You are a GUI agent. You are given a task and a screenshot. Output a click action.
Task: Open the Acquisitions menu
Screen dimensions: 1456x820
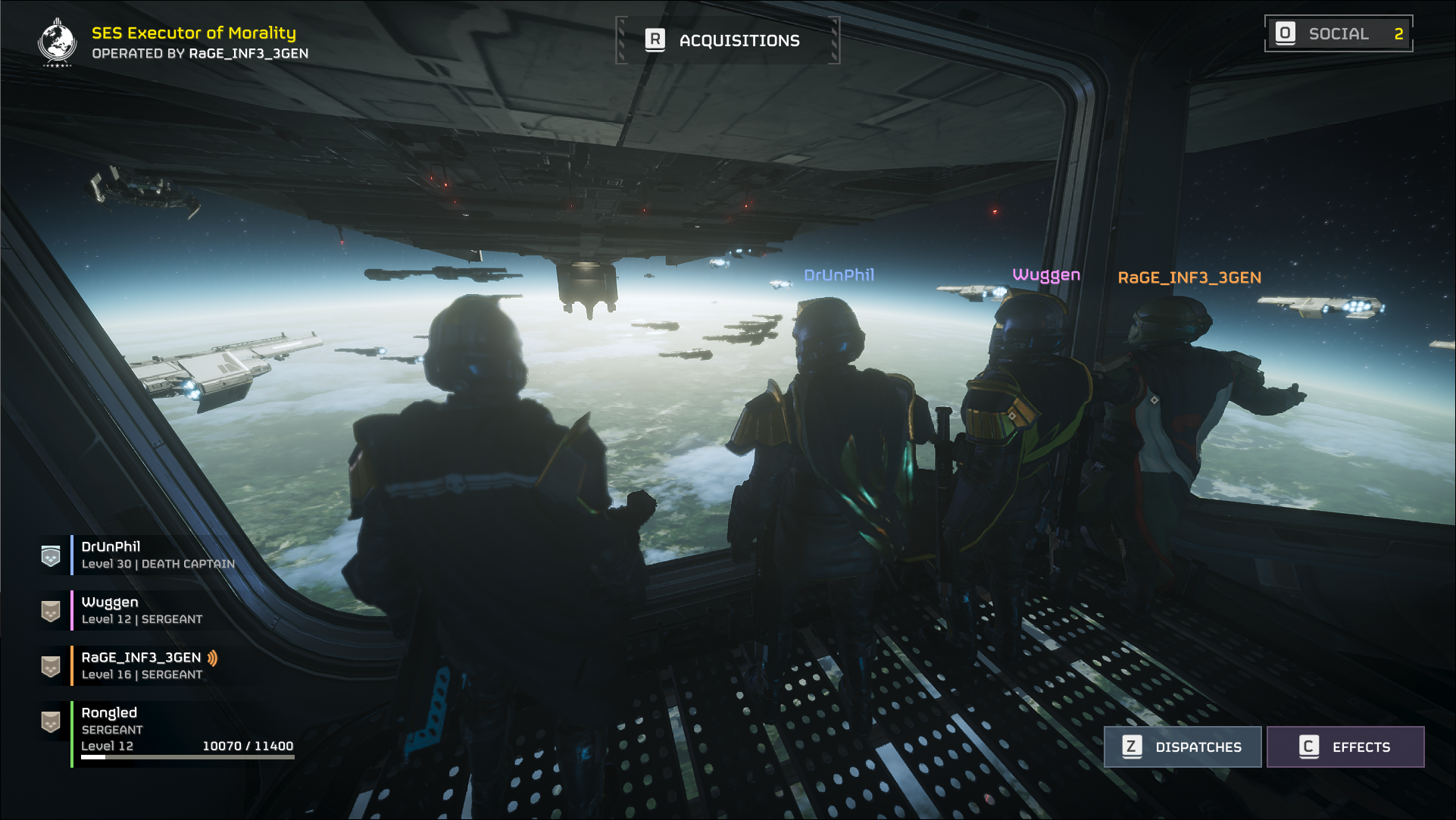click(727, 40)
